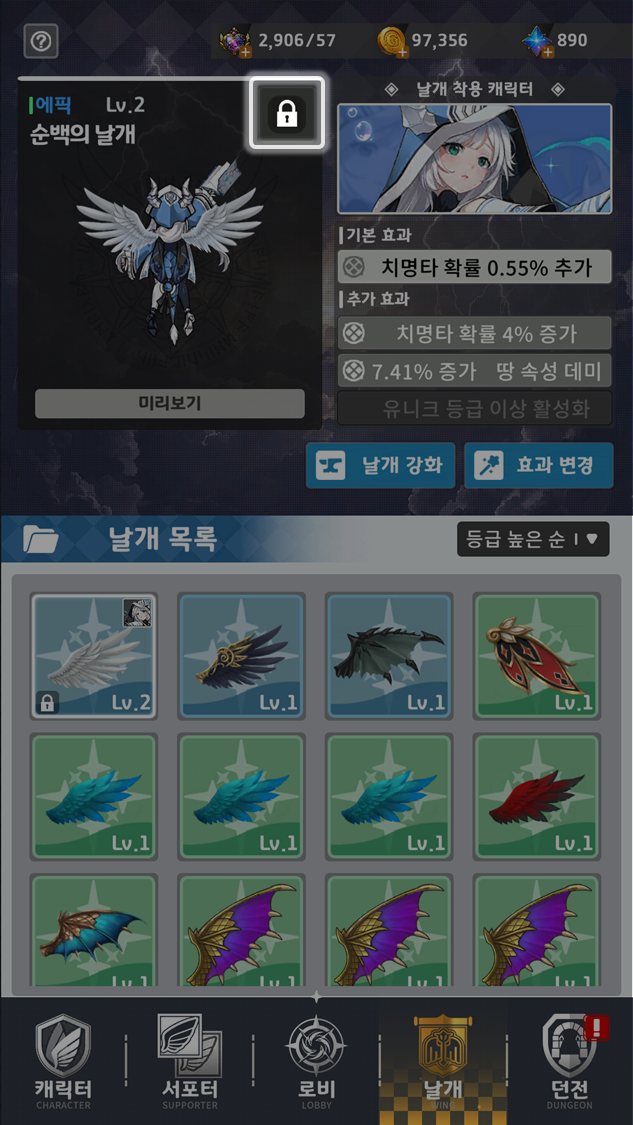Select the 날개 Wing tab
Viewport: 633px width, 1125px height.
443,1062
